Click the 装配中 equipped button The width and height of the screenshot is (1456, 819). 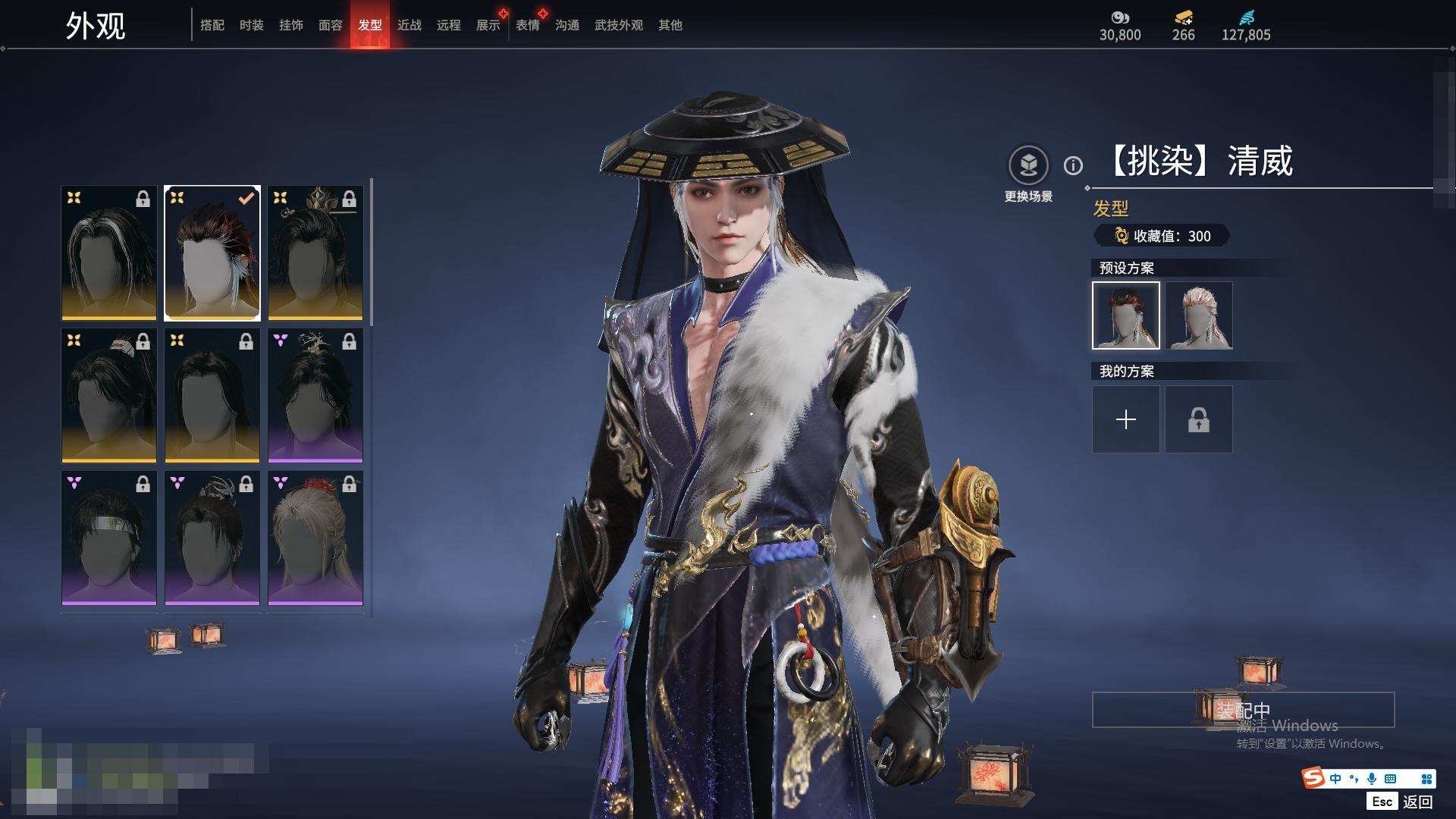(1243, 710)
